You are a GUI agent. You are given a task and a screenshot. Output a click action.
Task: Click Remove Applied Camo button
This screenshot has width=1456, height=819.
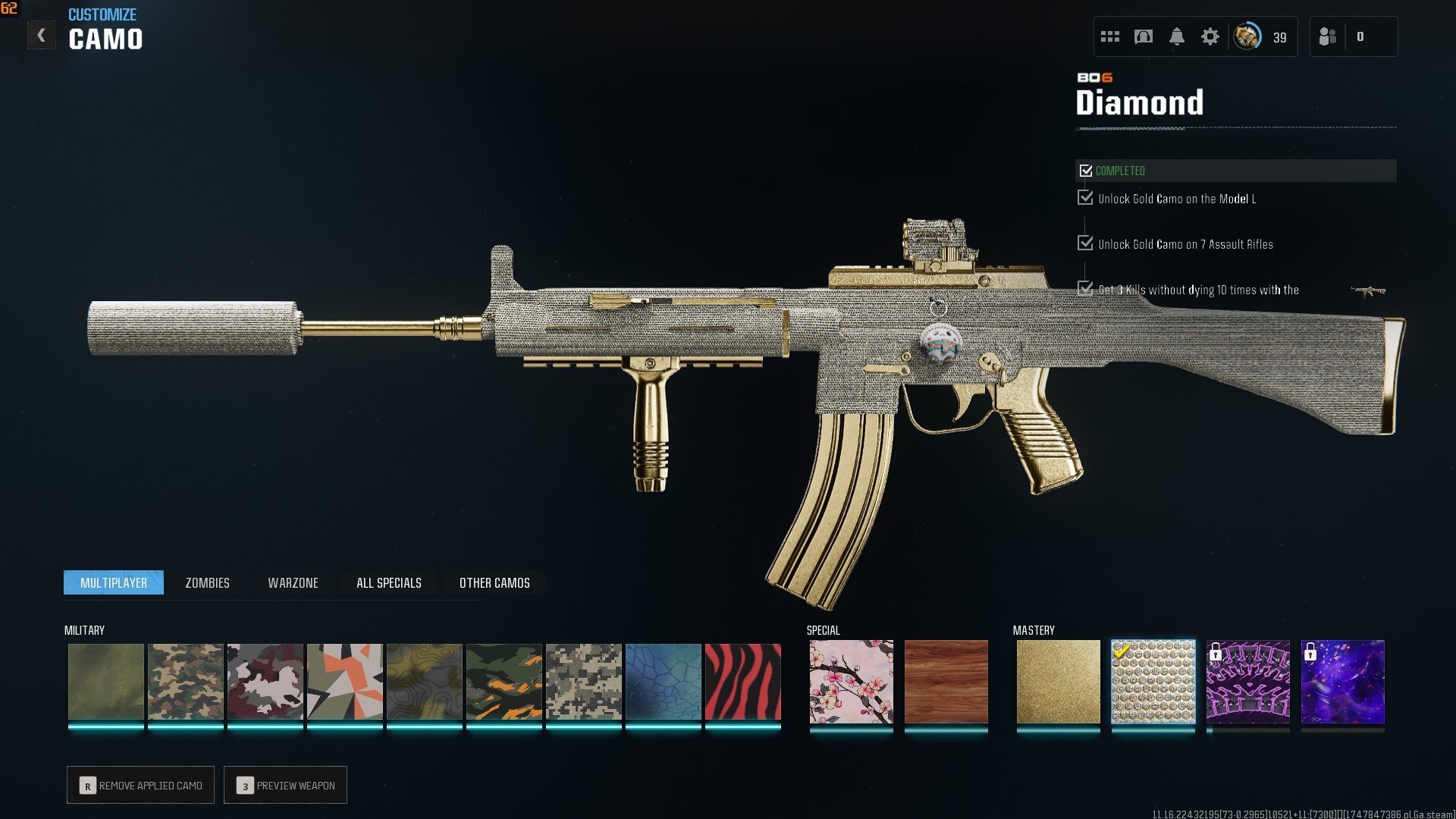point(140,785)
